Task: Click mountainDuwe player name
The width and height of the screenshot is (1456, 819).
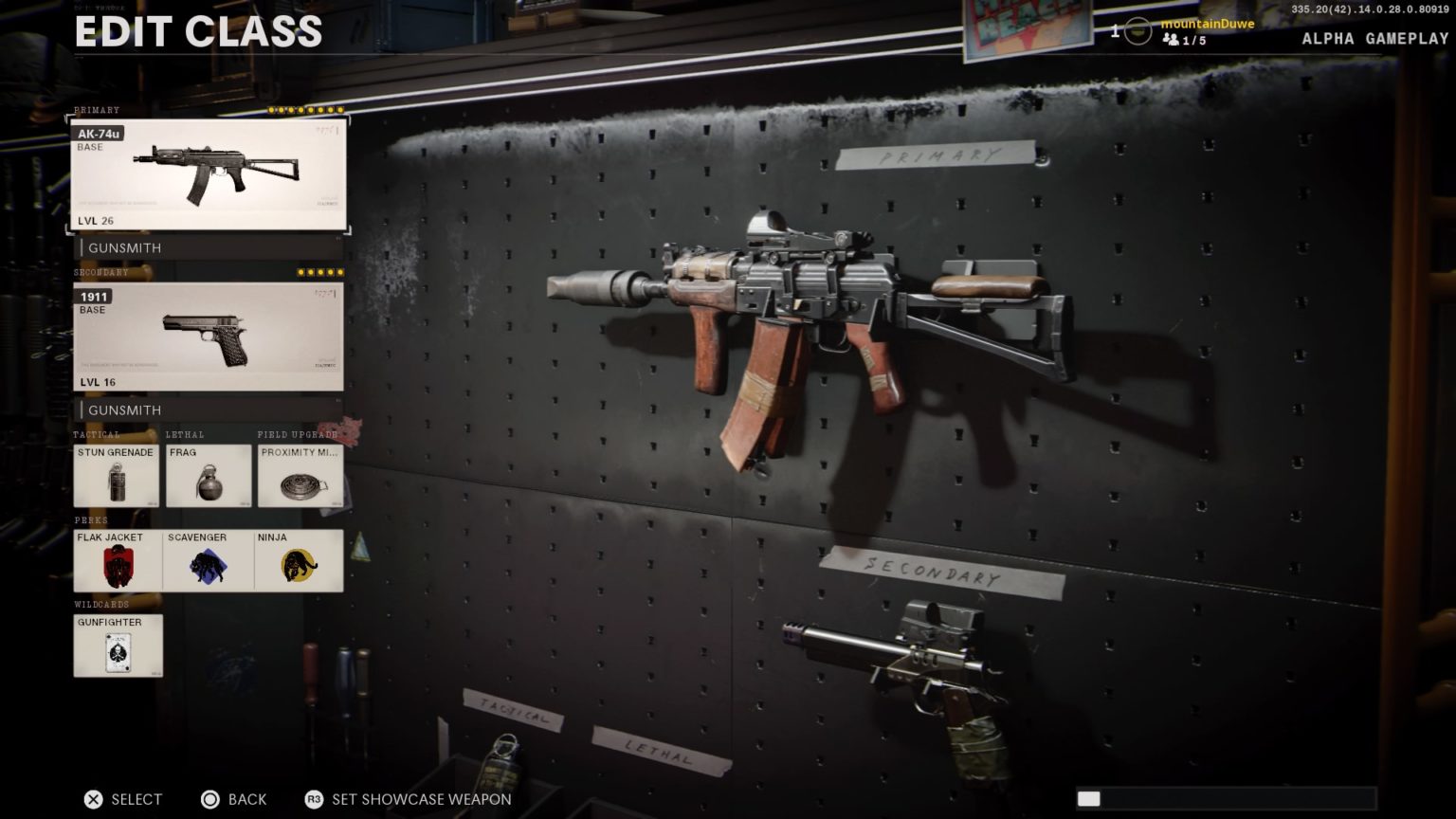Action: tap(1206, 24)
